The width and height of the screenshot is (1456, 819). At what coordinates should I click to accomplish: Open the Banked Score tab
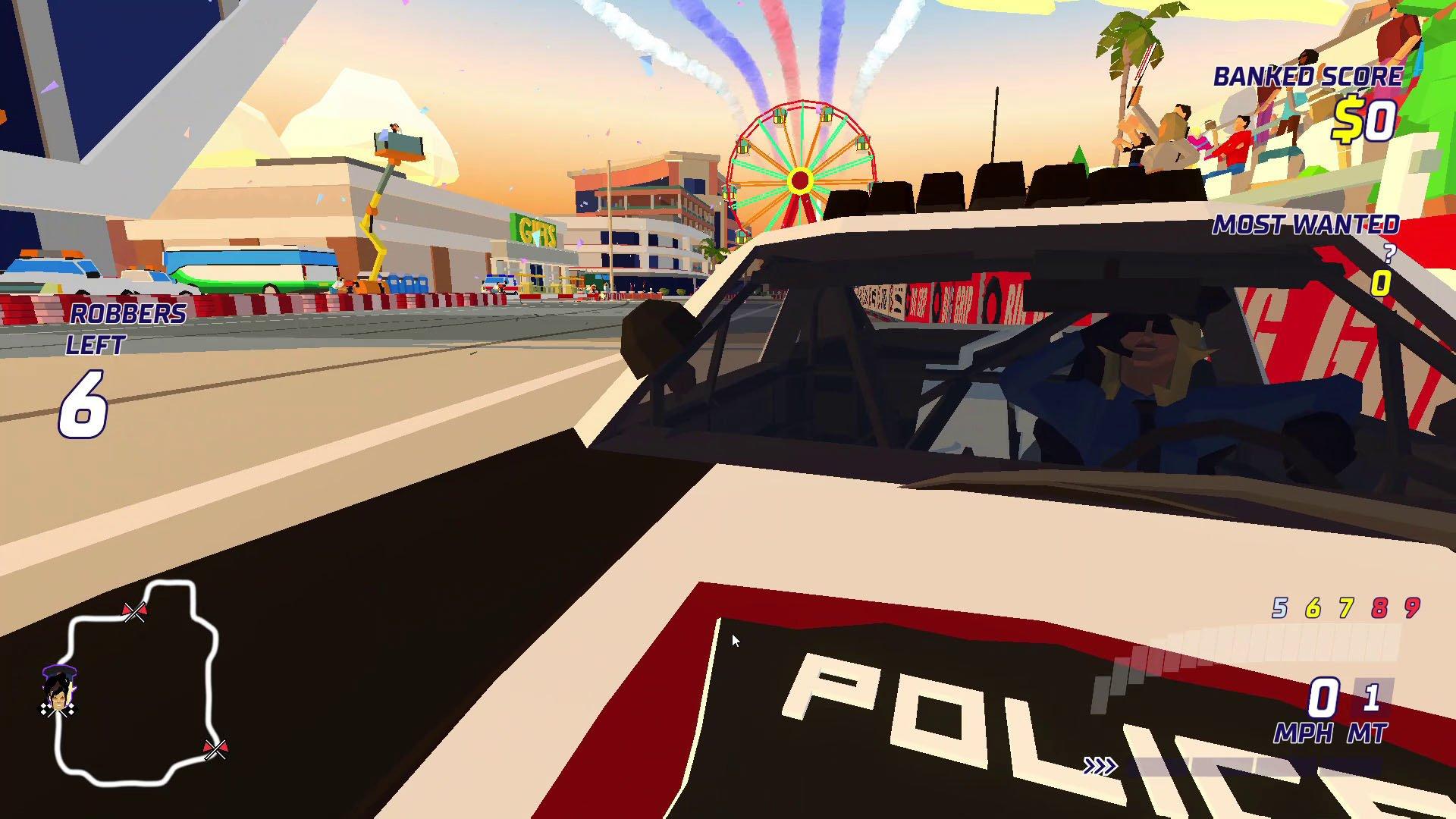click(x=1308, y=76)
